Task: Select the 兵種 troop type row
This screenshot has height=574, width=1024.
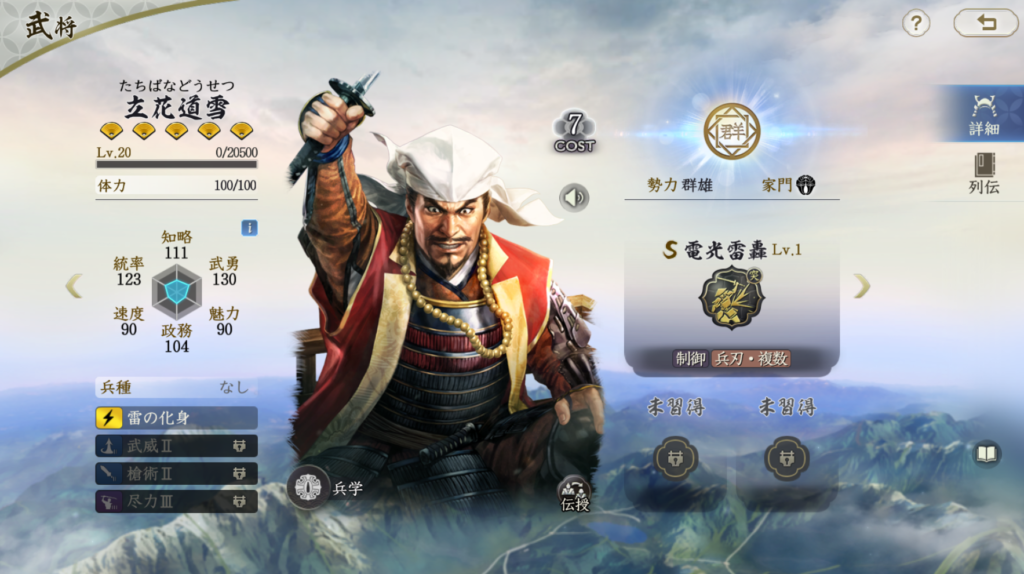Action: coord(176,387)
